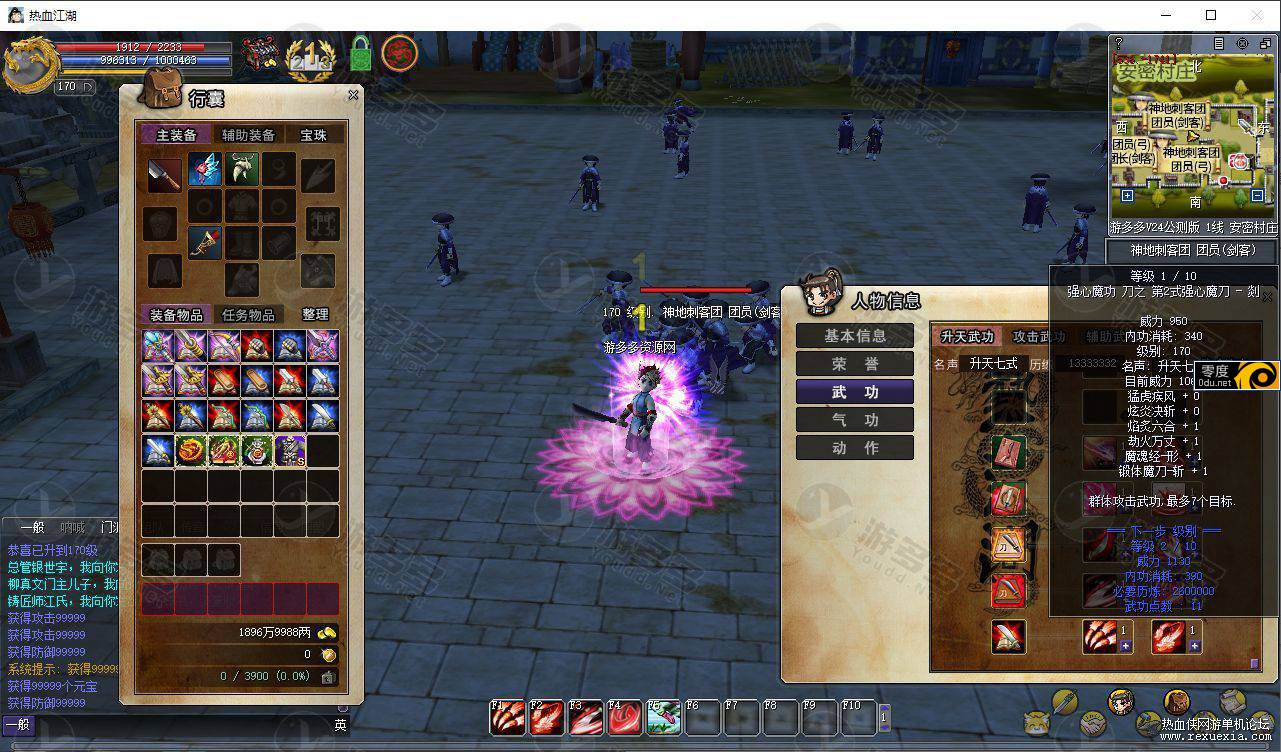Select the 升天武功 skill tab
The image size is (1281, 752).
click(x=967, y=337)
